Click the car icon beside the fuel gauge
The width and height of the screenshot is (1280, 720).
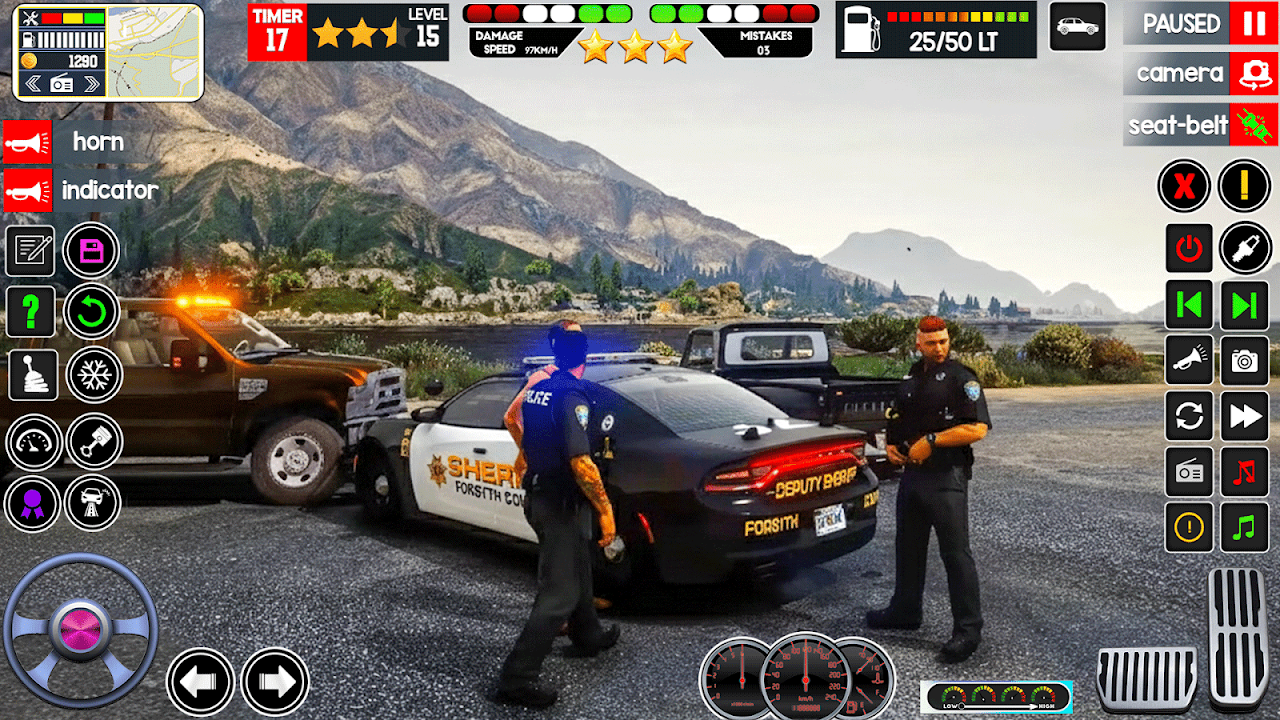click(1077, 27)
